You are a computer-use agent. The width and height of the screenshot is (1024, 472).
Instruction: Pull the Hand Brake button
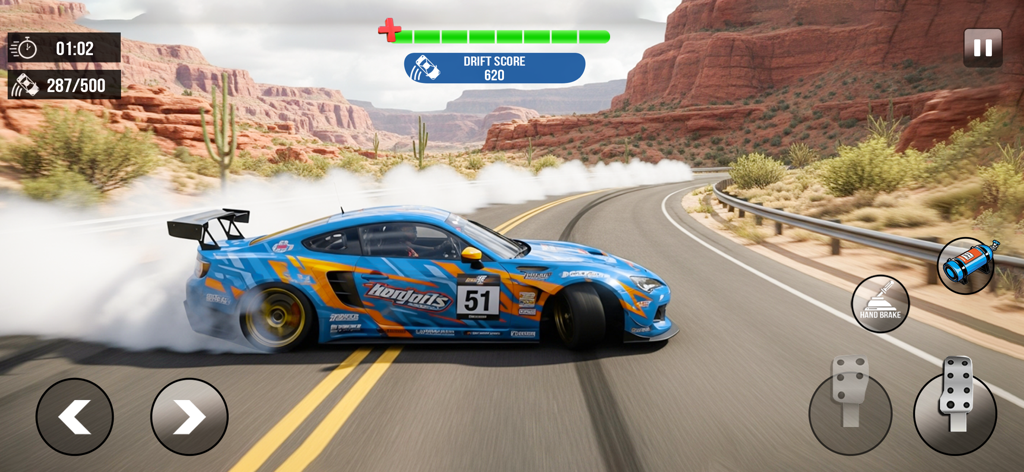(x=880, y=303)
